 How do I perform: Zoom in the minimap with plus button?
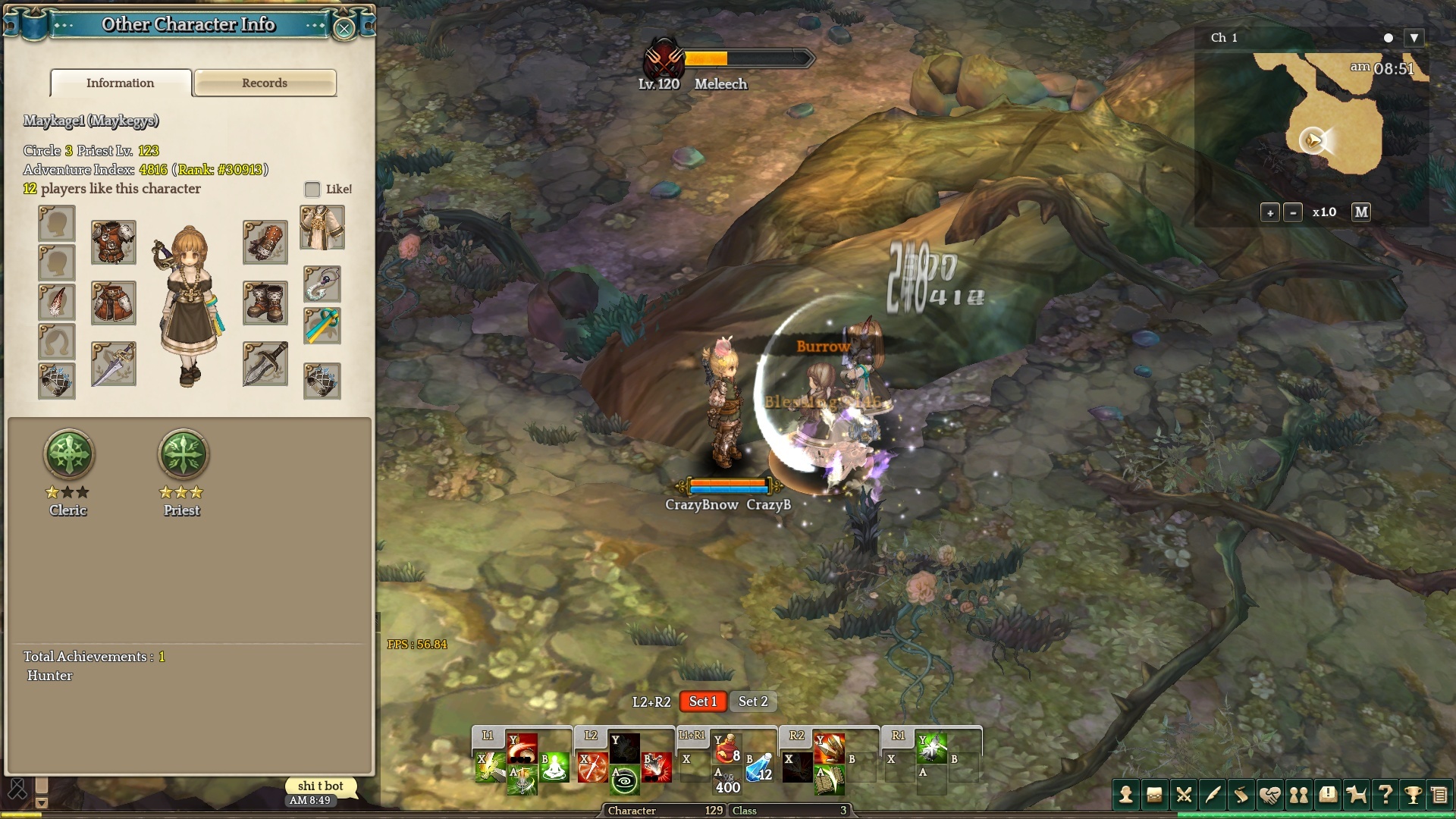click(x=1270, y=212)
